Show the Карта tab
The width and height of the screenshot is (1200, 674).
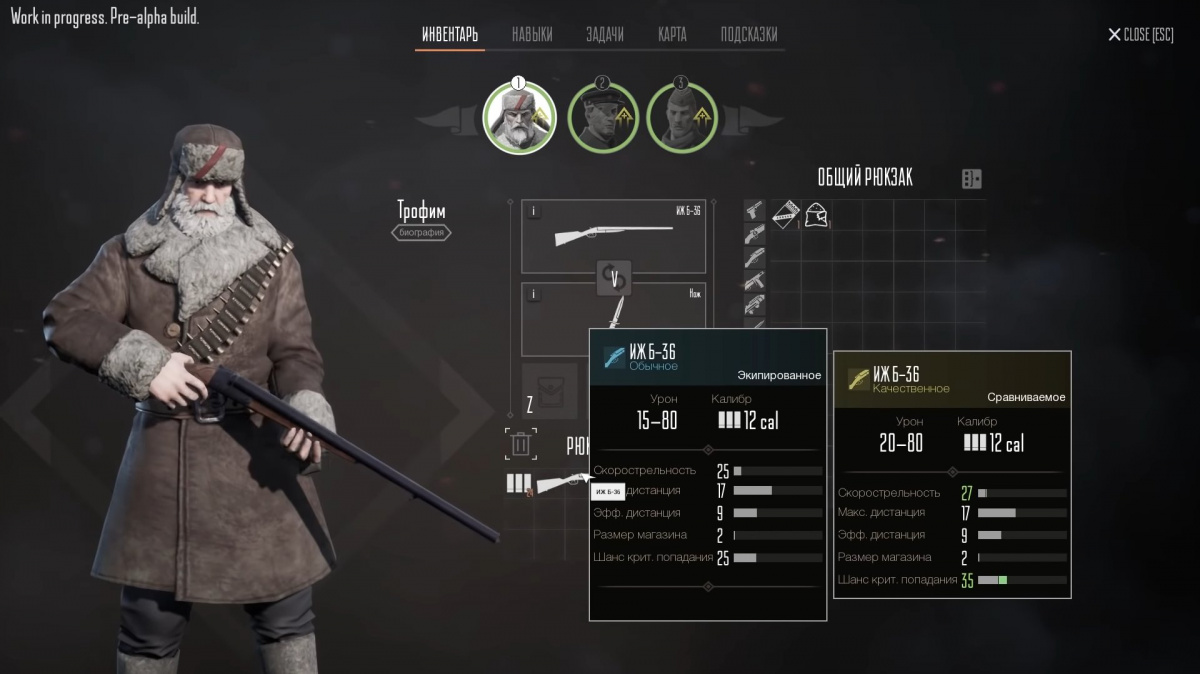point(672,34)
